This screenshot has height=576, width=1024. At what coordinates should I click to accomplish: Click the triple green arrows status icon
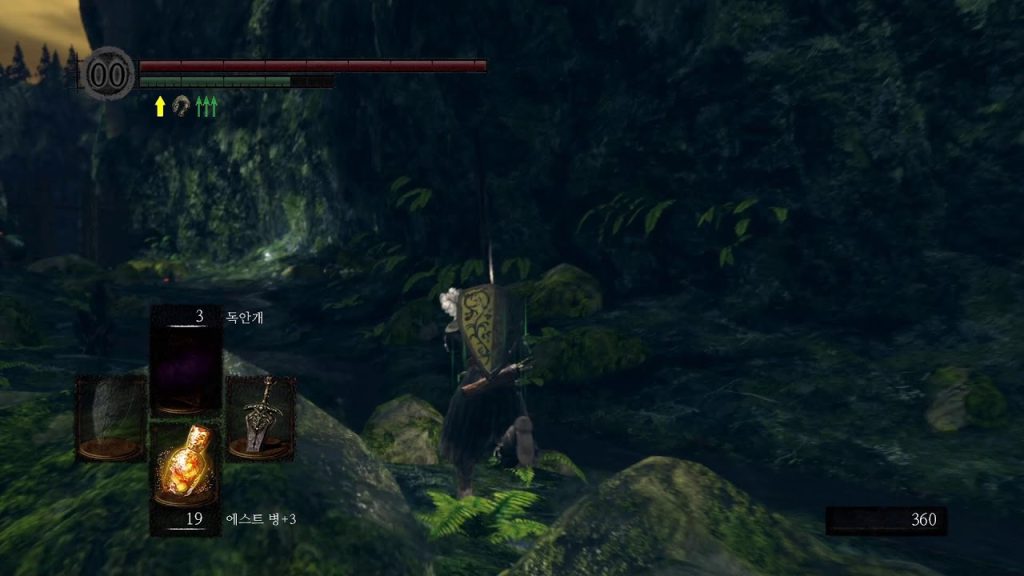coord(206,106)
